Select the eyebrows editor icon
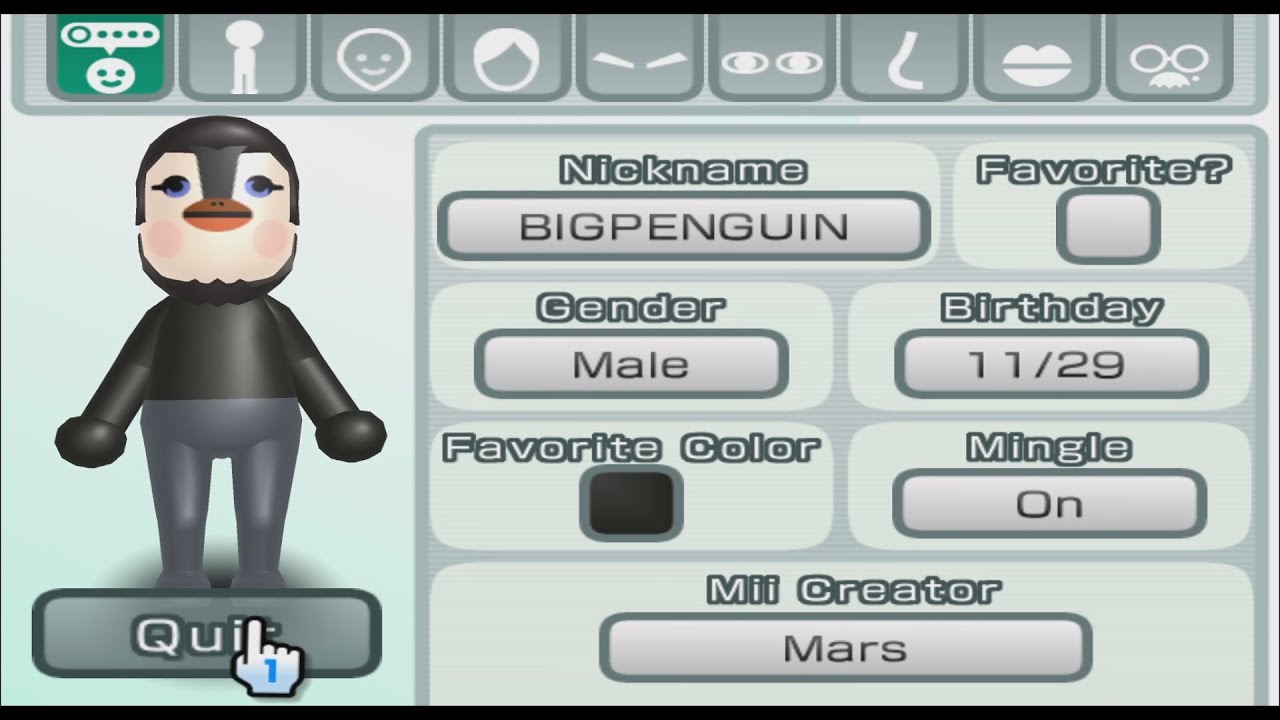1280x720 pixels. (639, 55)
